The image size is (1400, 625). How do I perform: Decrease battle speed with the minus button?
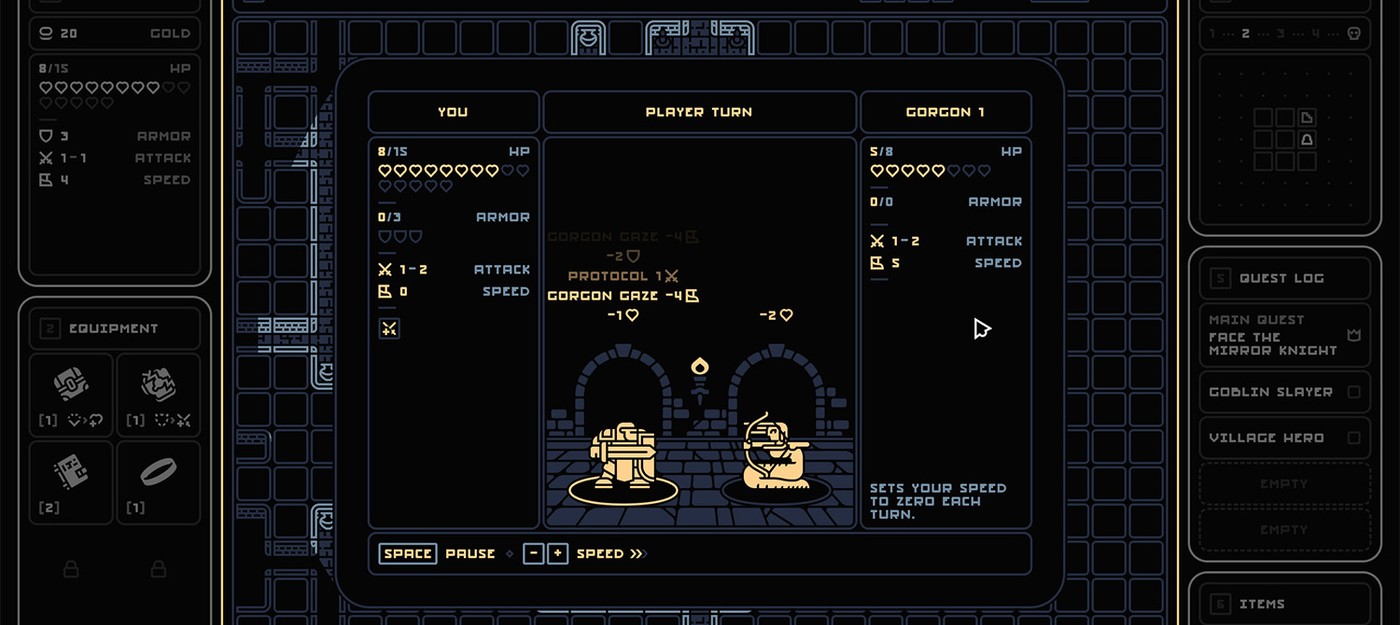pyautogui.click(x=533, y=554)
